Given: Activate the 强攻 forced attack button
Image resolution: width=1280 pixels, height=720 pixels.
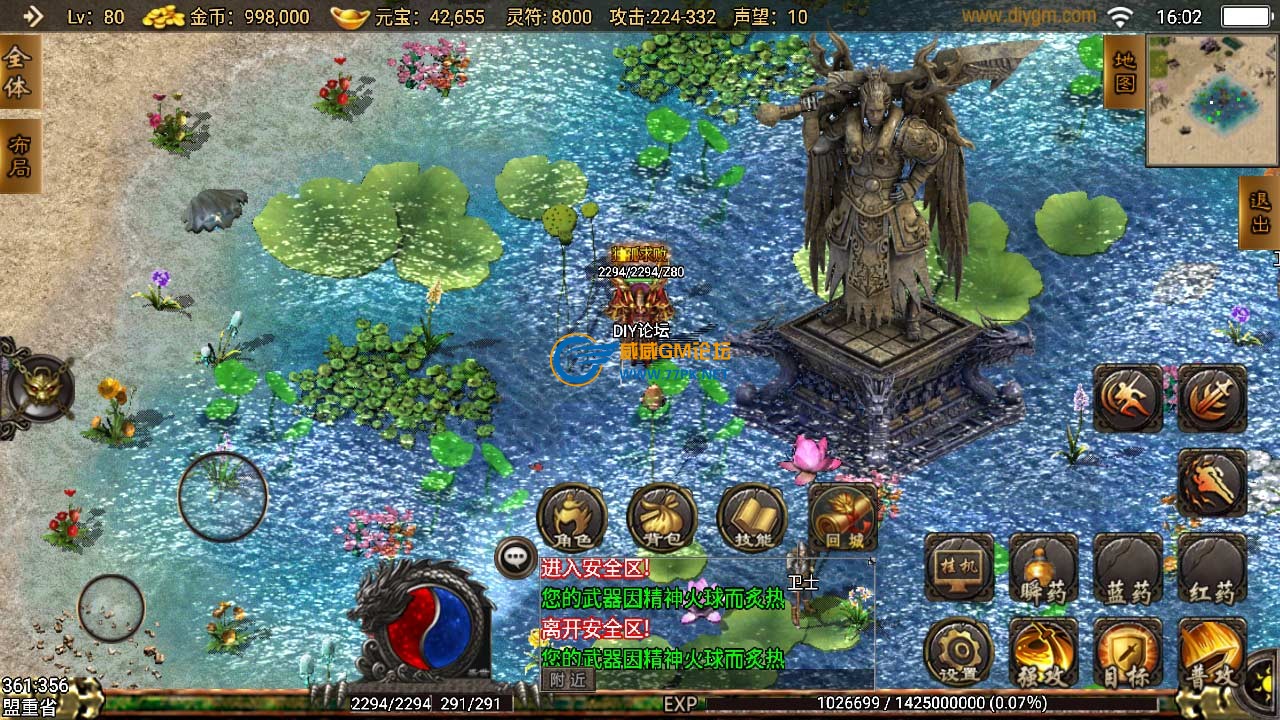Looking at the screenshot, I should tap(1043, 652).
